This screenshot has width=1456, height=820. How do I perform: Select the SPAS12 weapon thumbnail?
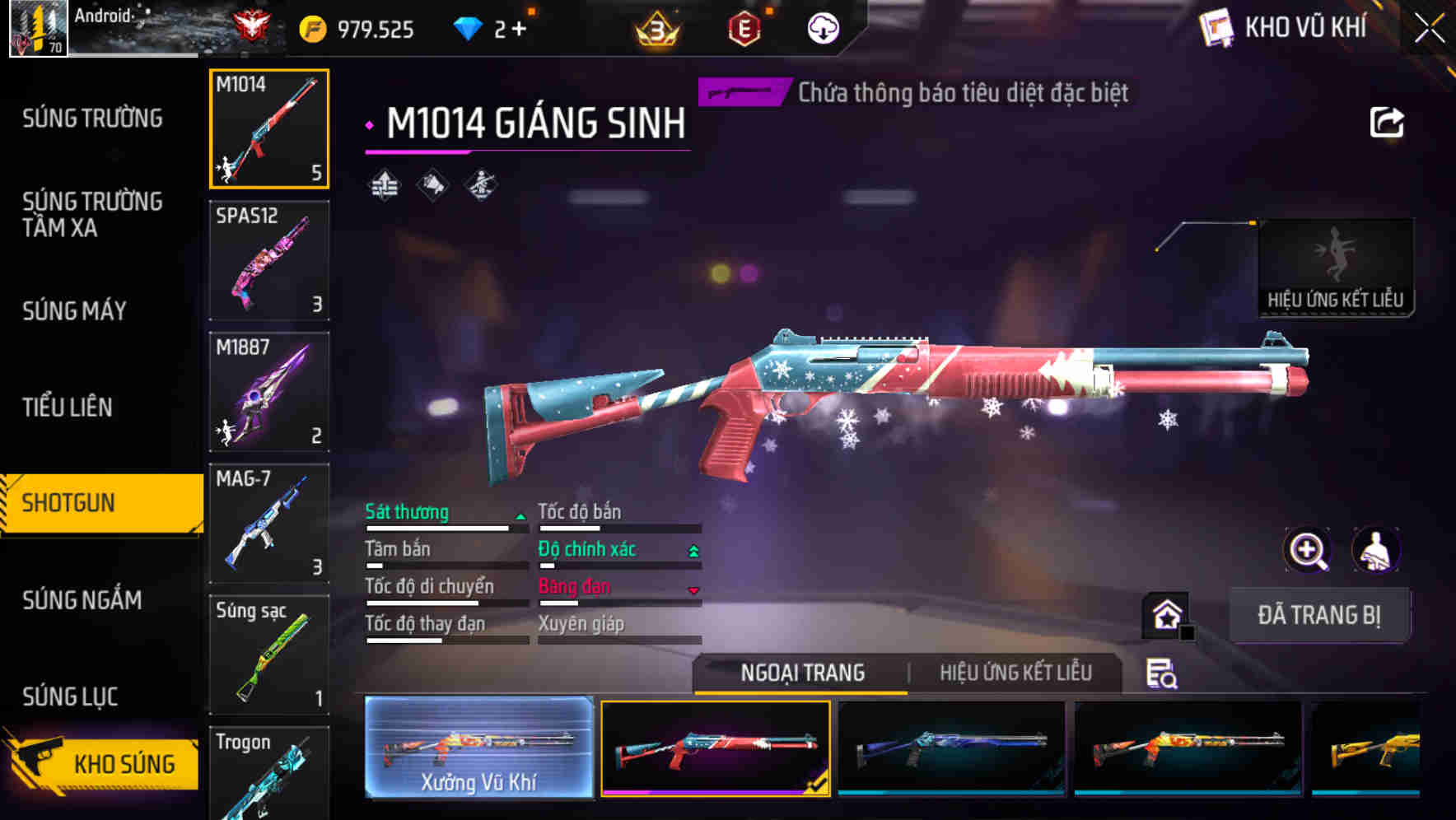tap(268, 259)
